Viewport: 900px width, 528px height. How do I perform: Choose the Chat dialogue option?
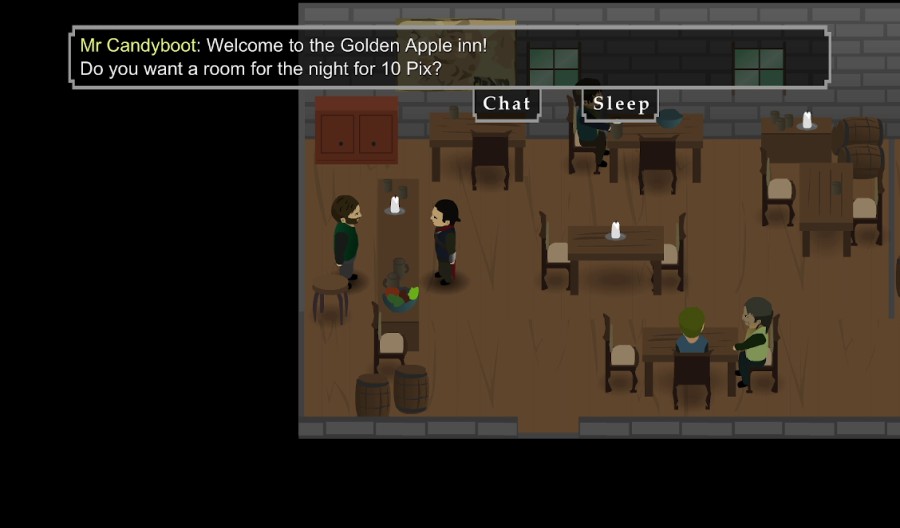tap(507, 104)
